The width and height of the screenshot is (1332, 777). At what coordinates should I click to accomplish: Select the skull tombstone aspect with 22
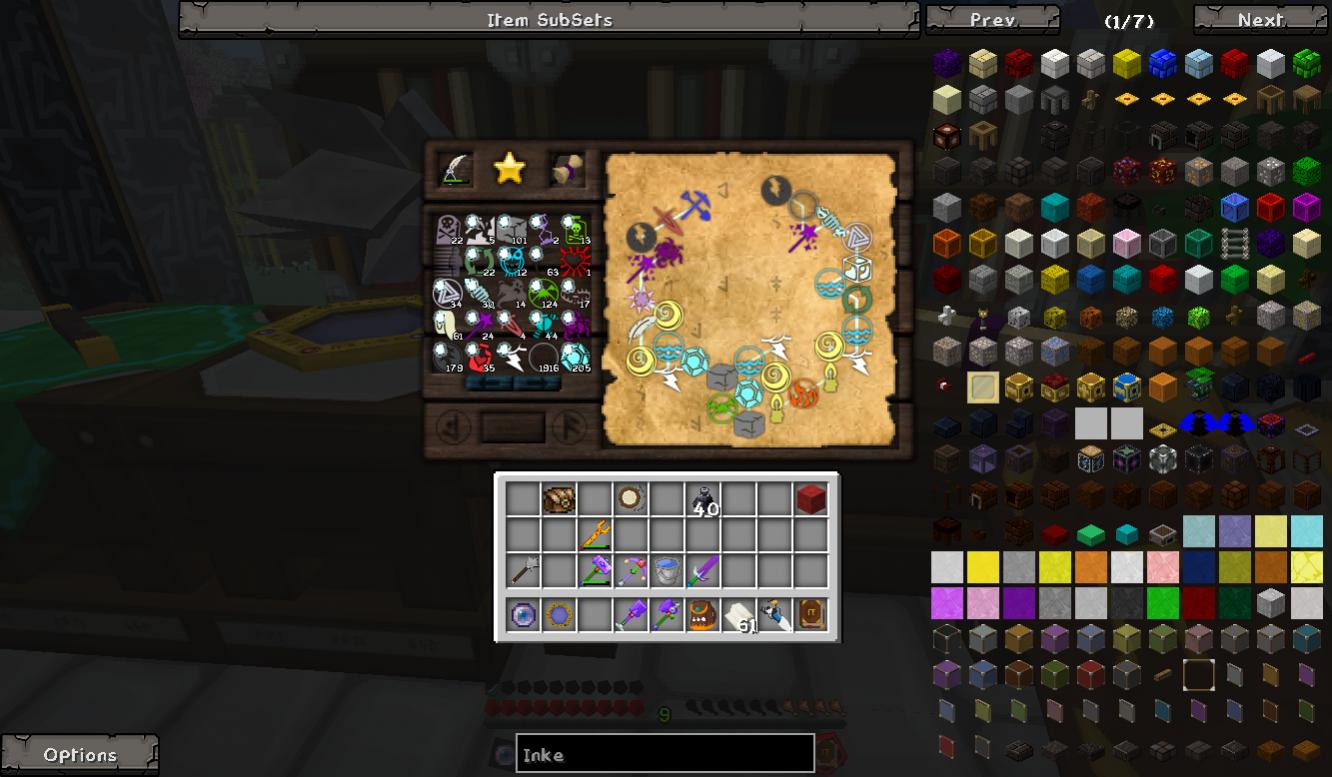click(447, 230)
